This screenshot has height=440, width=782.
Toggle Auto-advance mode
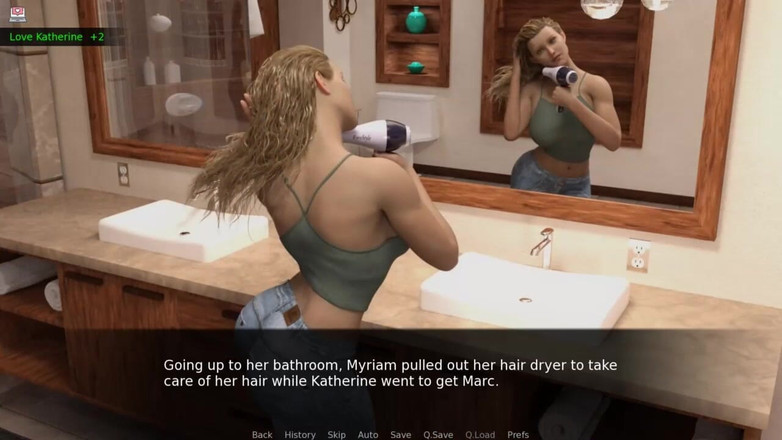tap(368, 434)
